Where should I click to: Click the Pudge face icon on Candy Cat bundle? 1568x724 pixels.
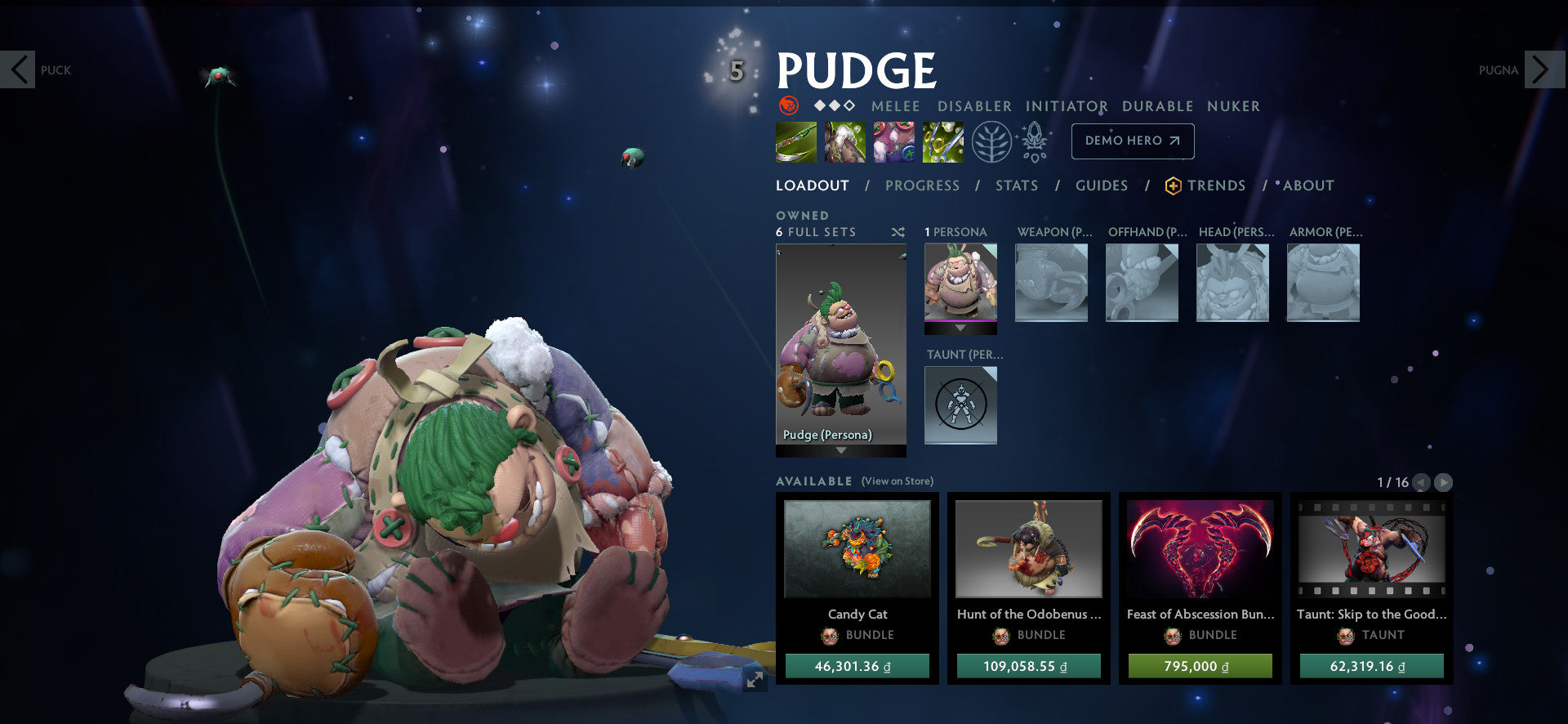[x=831, y=636]
